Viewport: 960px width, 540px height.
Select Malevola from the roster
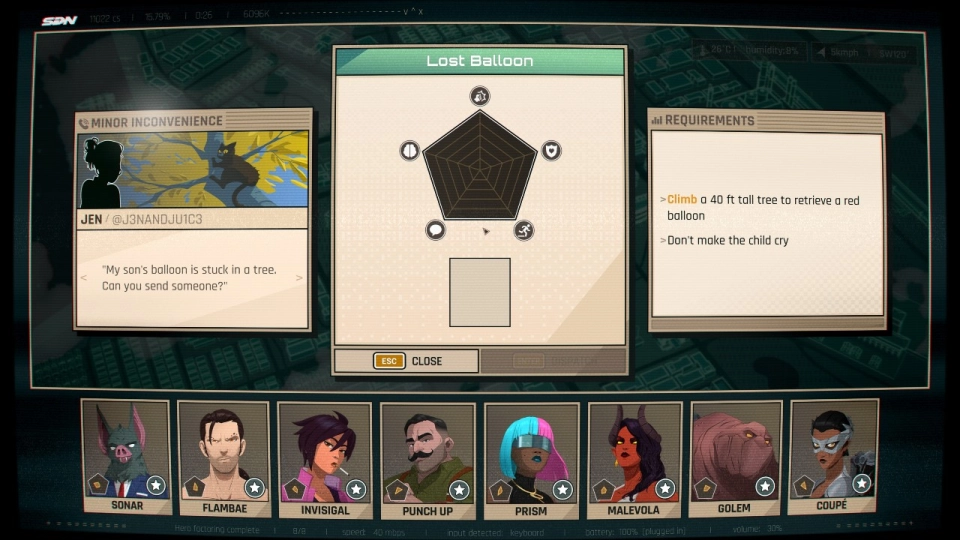tap(634, 456)
